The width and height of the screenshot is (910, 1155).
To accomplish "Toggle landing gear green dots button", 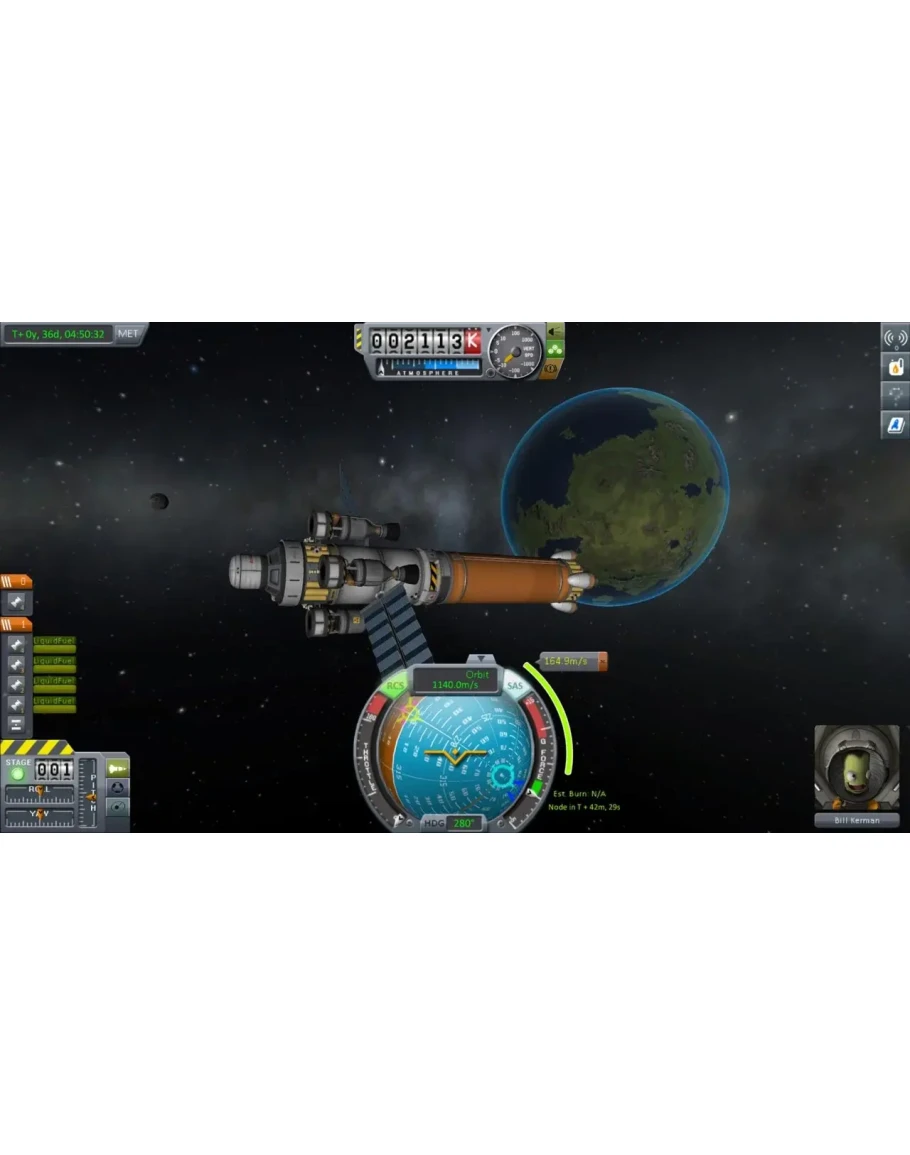I will coord(554,350).
